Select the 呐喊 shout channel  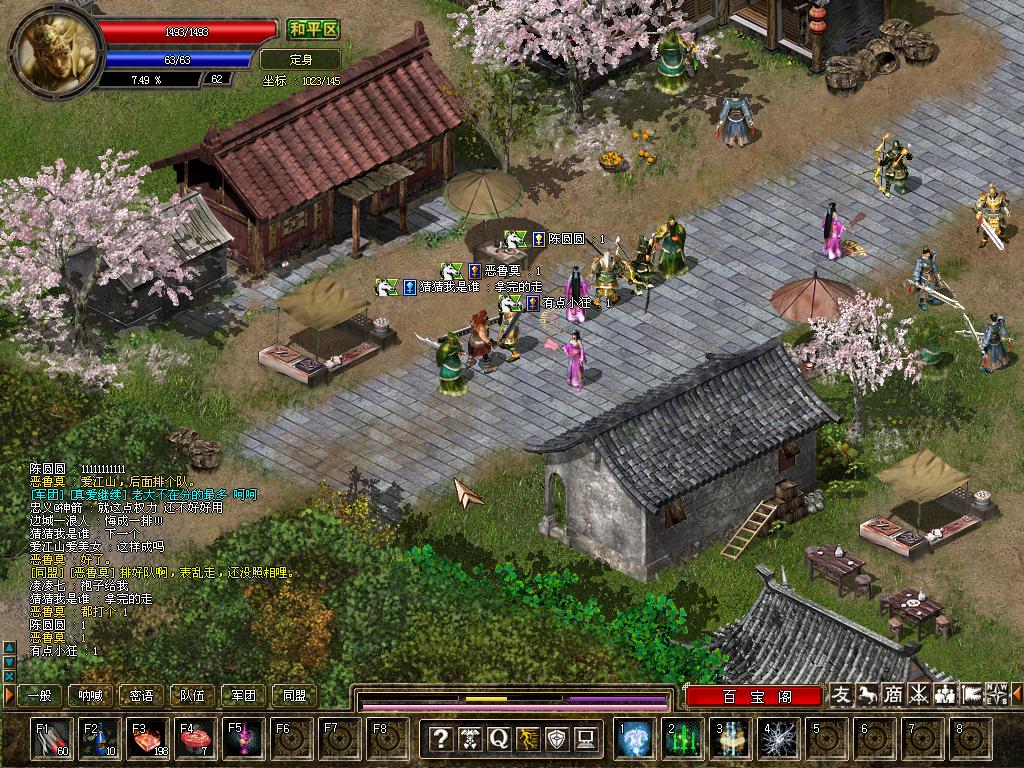click(91, 695)
